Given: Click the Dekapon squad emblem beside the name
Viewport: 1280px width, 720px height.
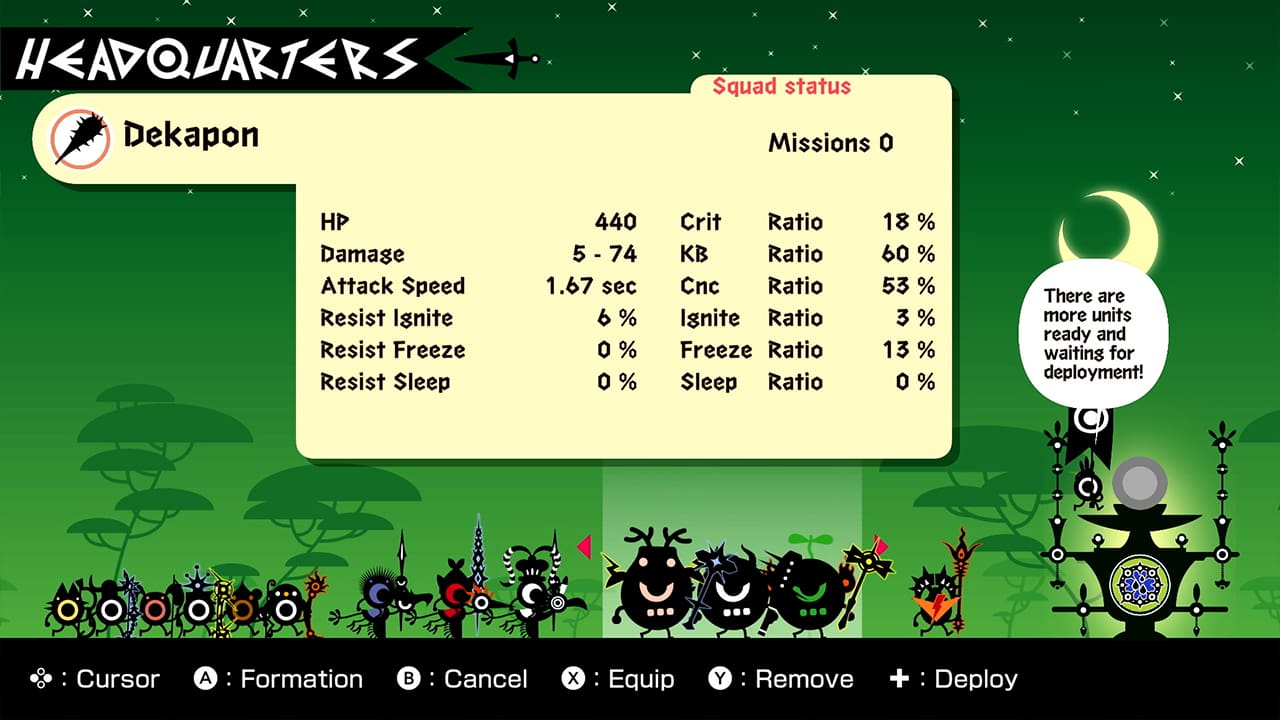Looking at the screenshot, I should [x=78, y=135].
